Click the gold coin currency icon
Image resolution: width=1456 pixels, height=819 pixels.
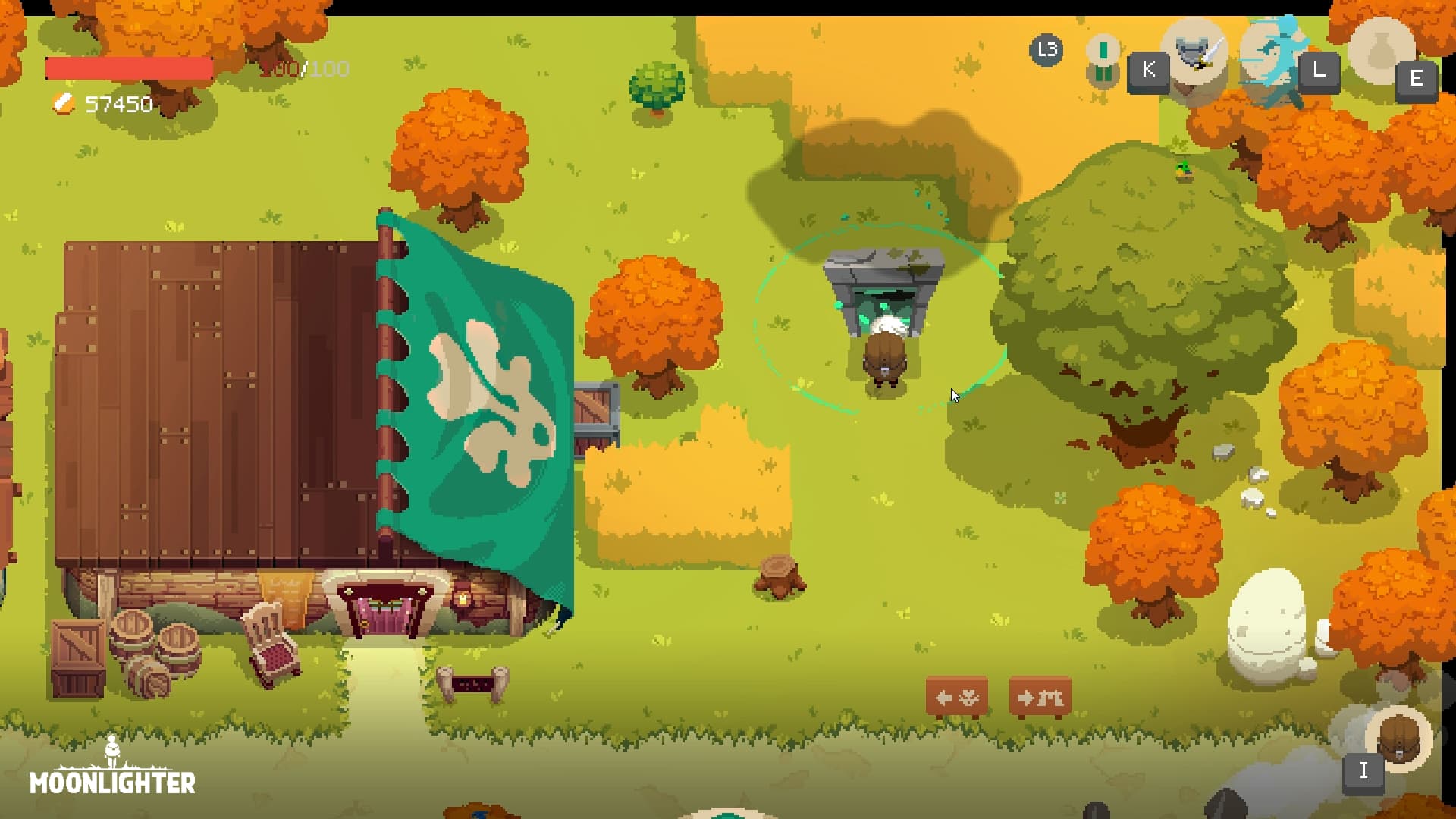point(64,104)
